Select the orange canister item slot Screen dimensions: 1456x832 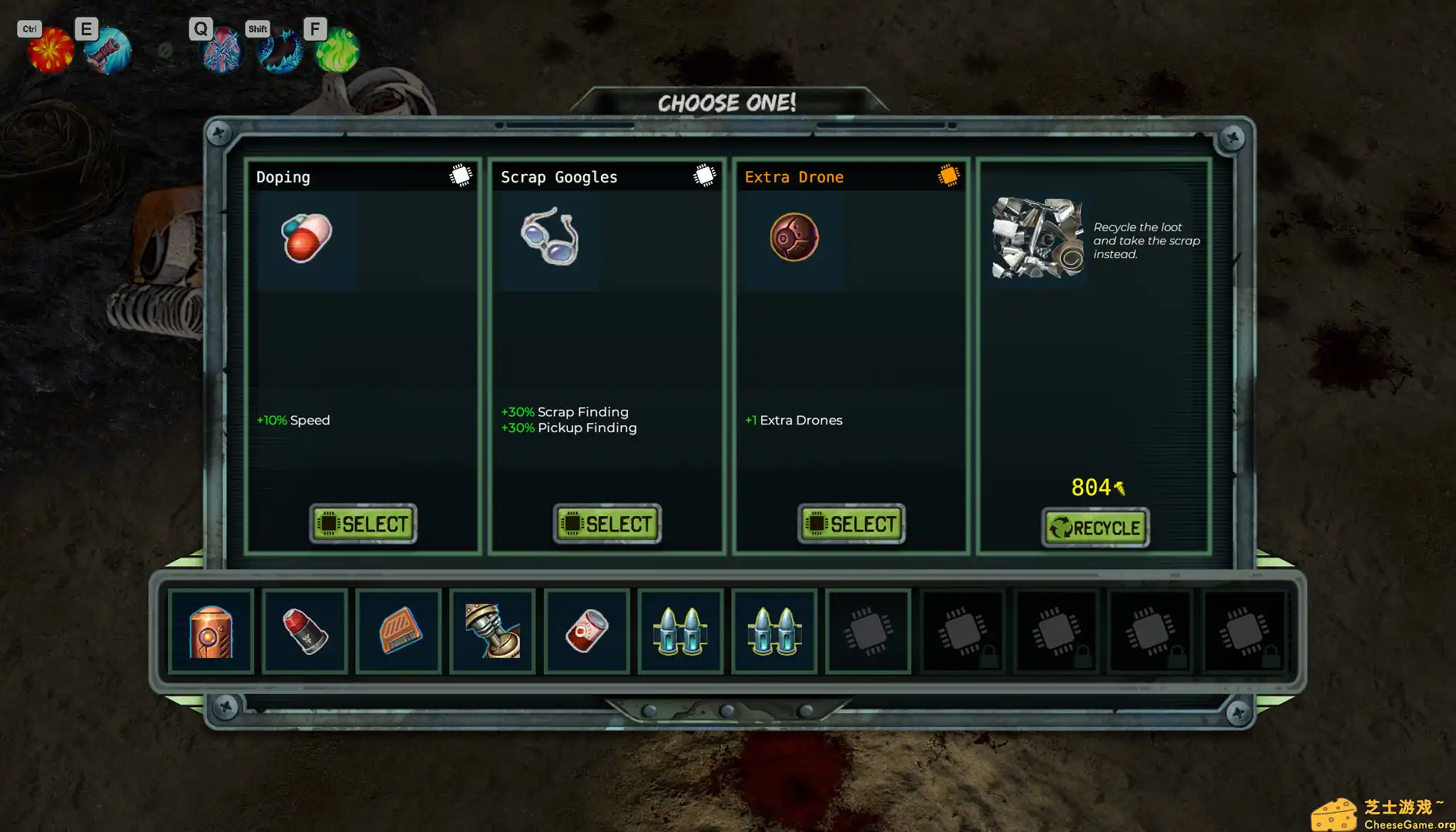tap(211, 632)
